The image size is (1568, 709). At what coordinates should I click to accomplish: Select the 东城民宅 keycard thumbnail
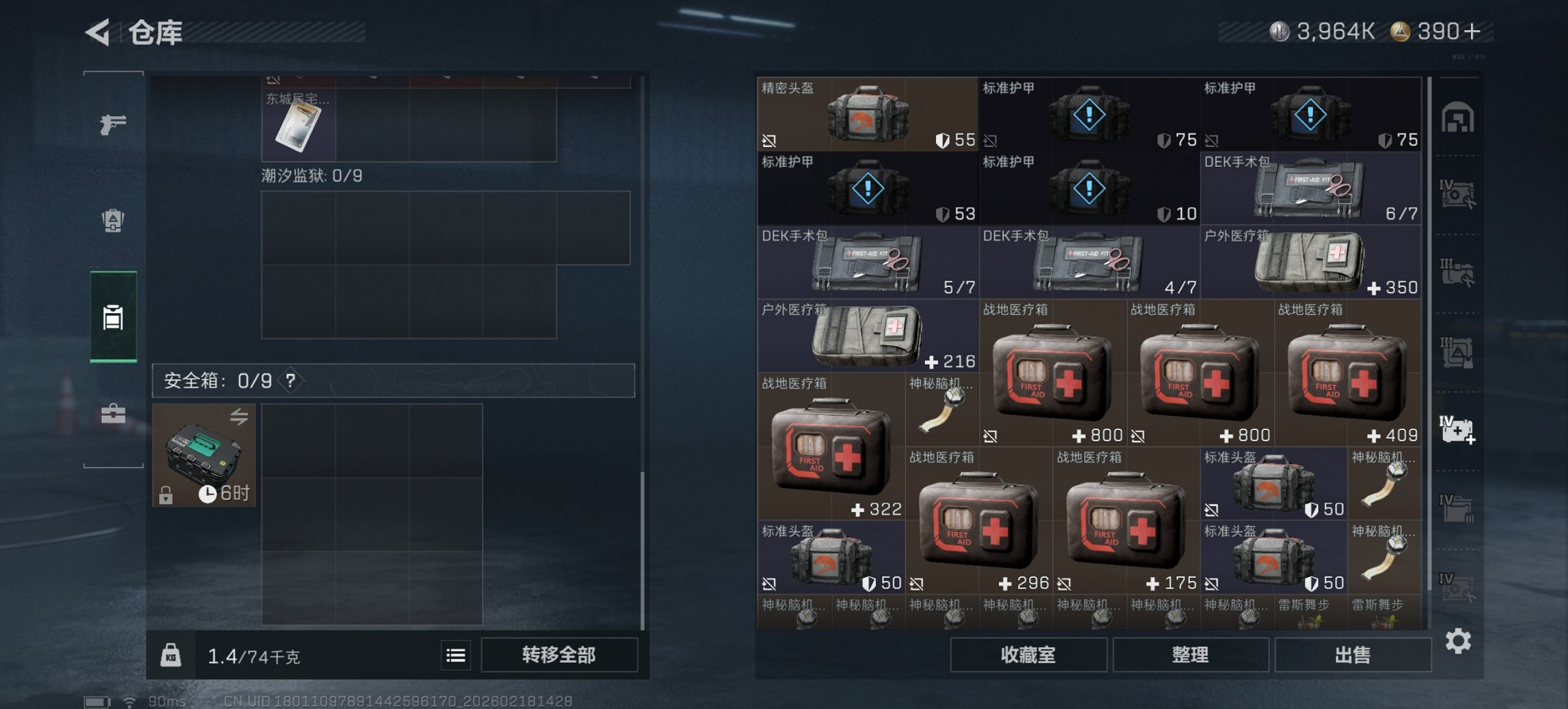[x=299, y=126]
